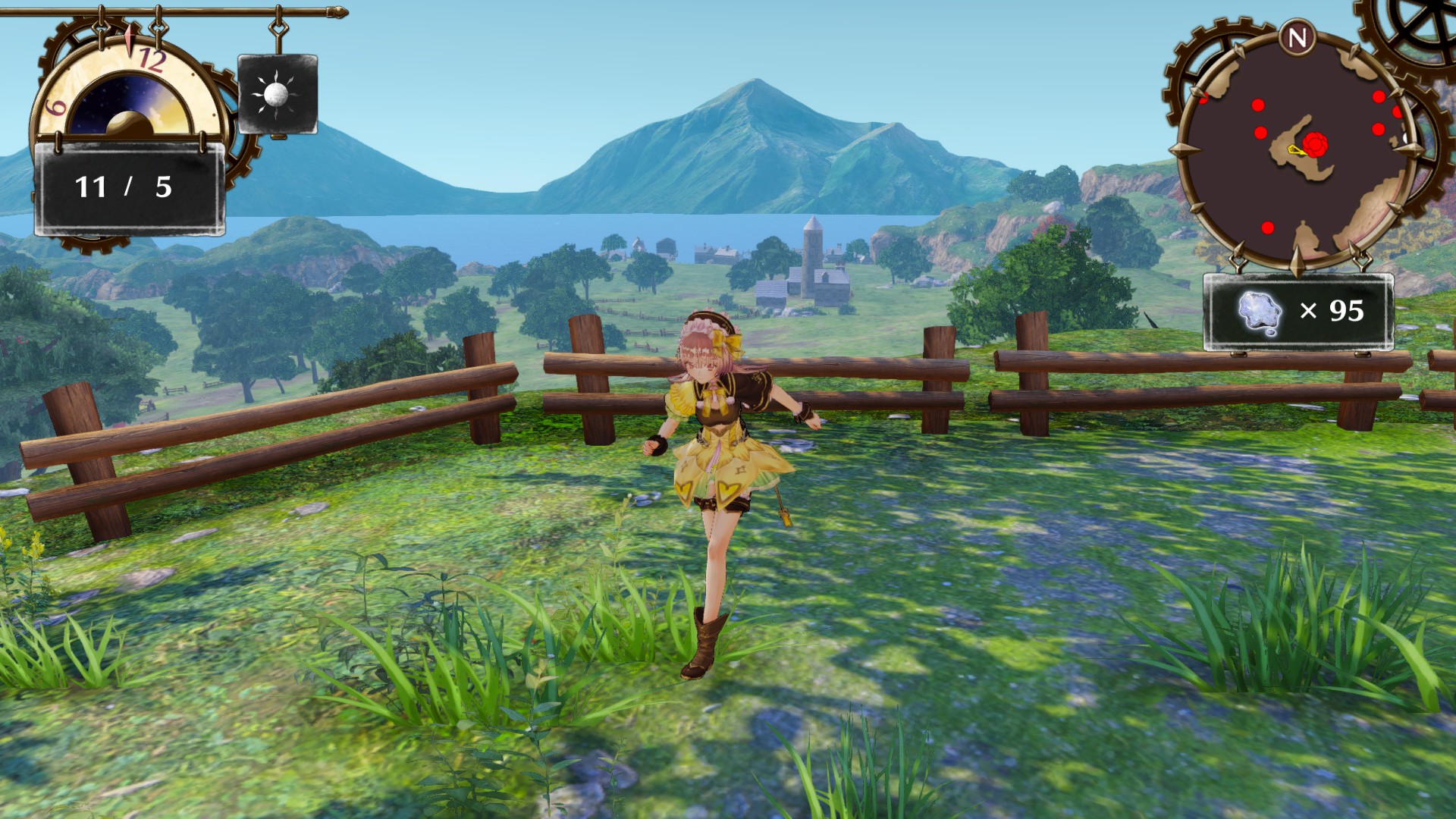This screenshot has width=1456, height=819.
Task: Toggle the weather indicator panel
Action: tap(277, 93)
